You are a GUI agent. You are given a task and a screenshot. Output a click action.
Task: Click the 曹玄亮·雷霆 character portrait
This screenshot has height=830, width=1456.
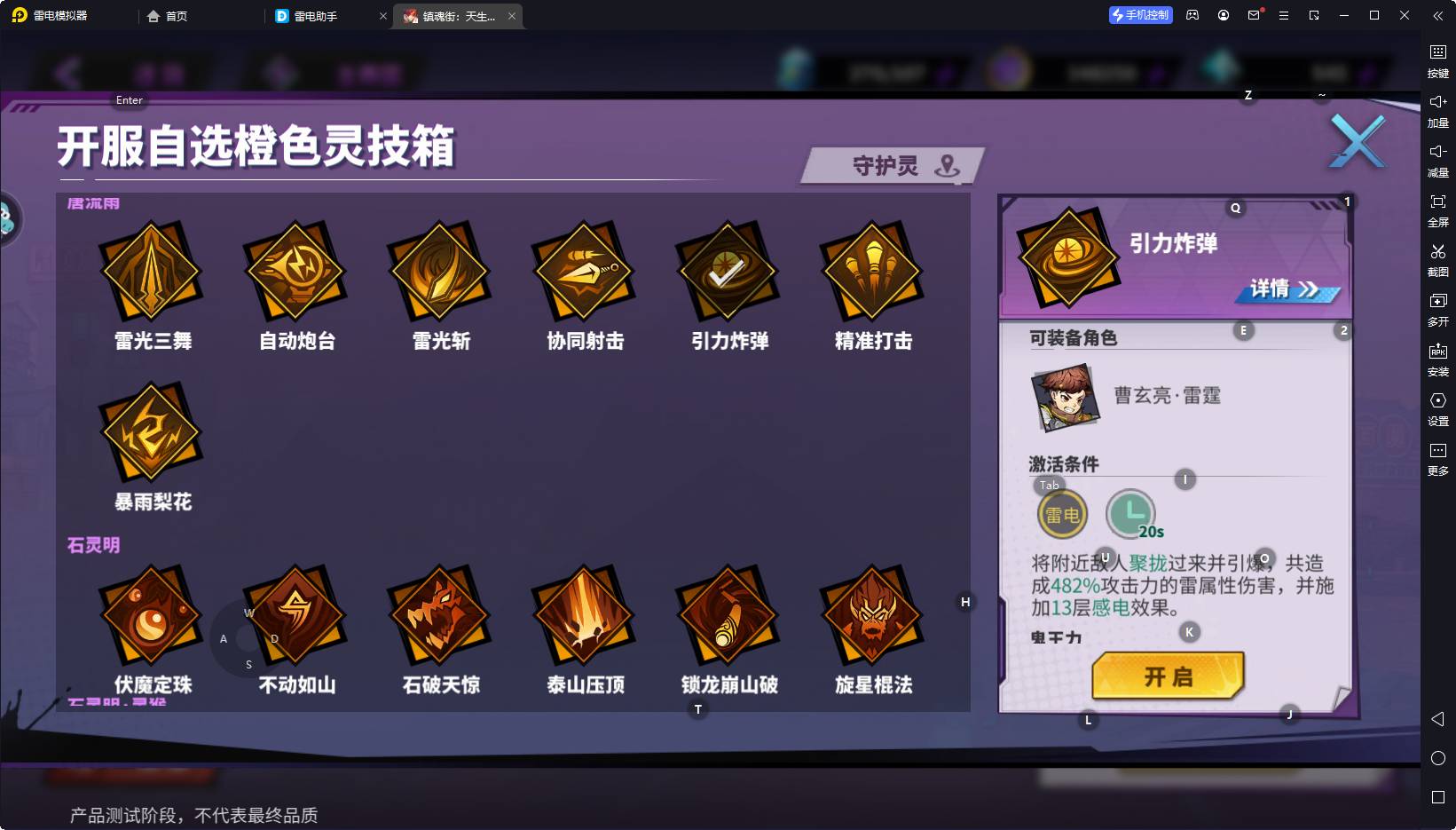(x=1066, y=397)
